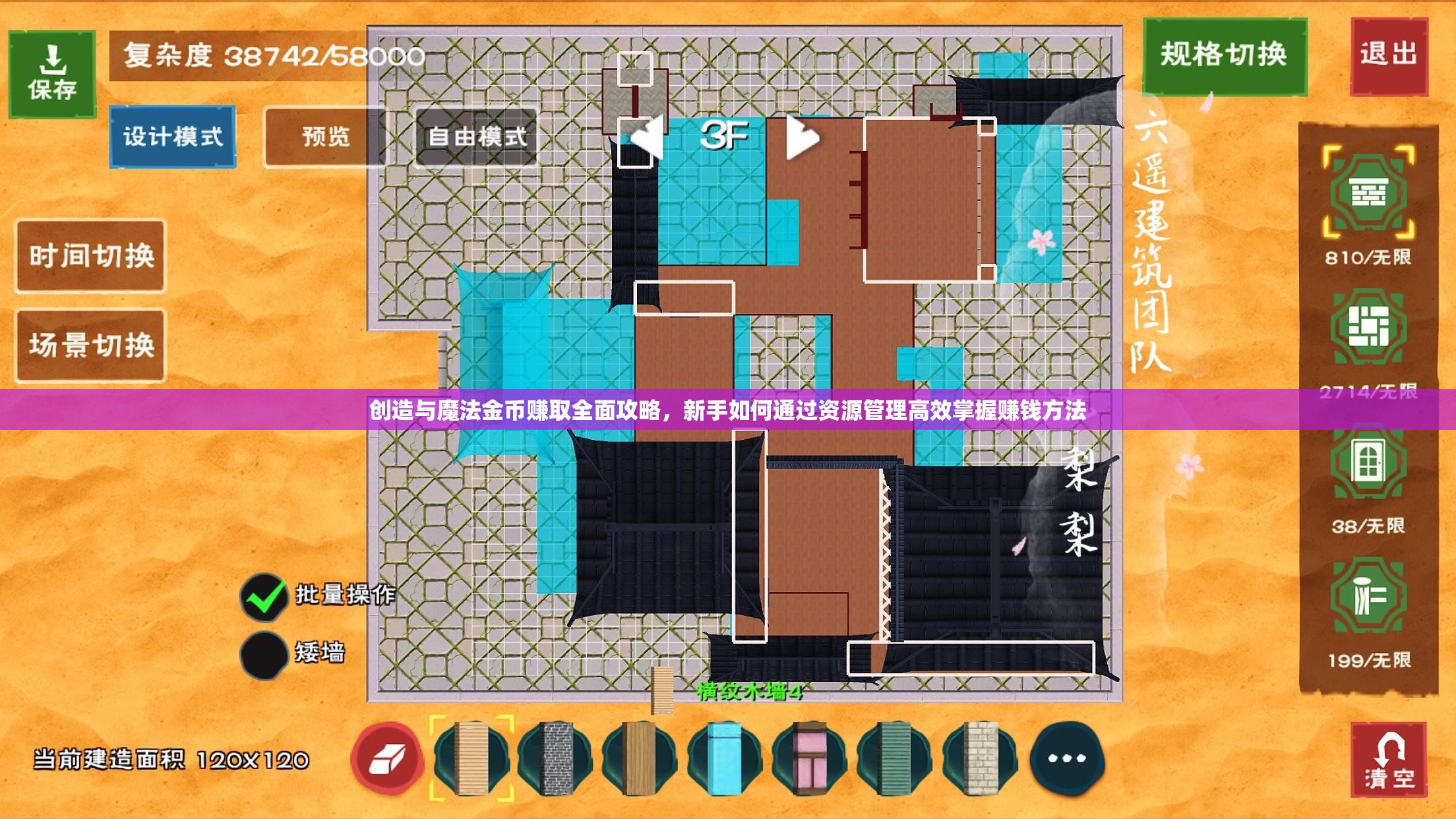Switch to 设计模式 design mode

(173, 136)
